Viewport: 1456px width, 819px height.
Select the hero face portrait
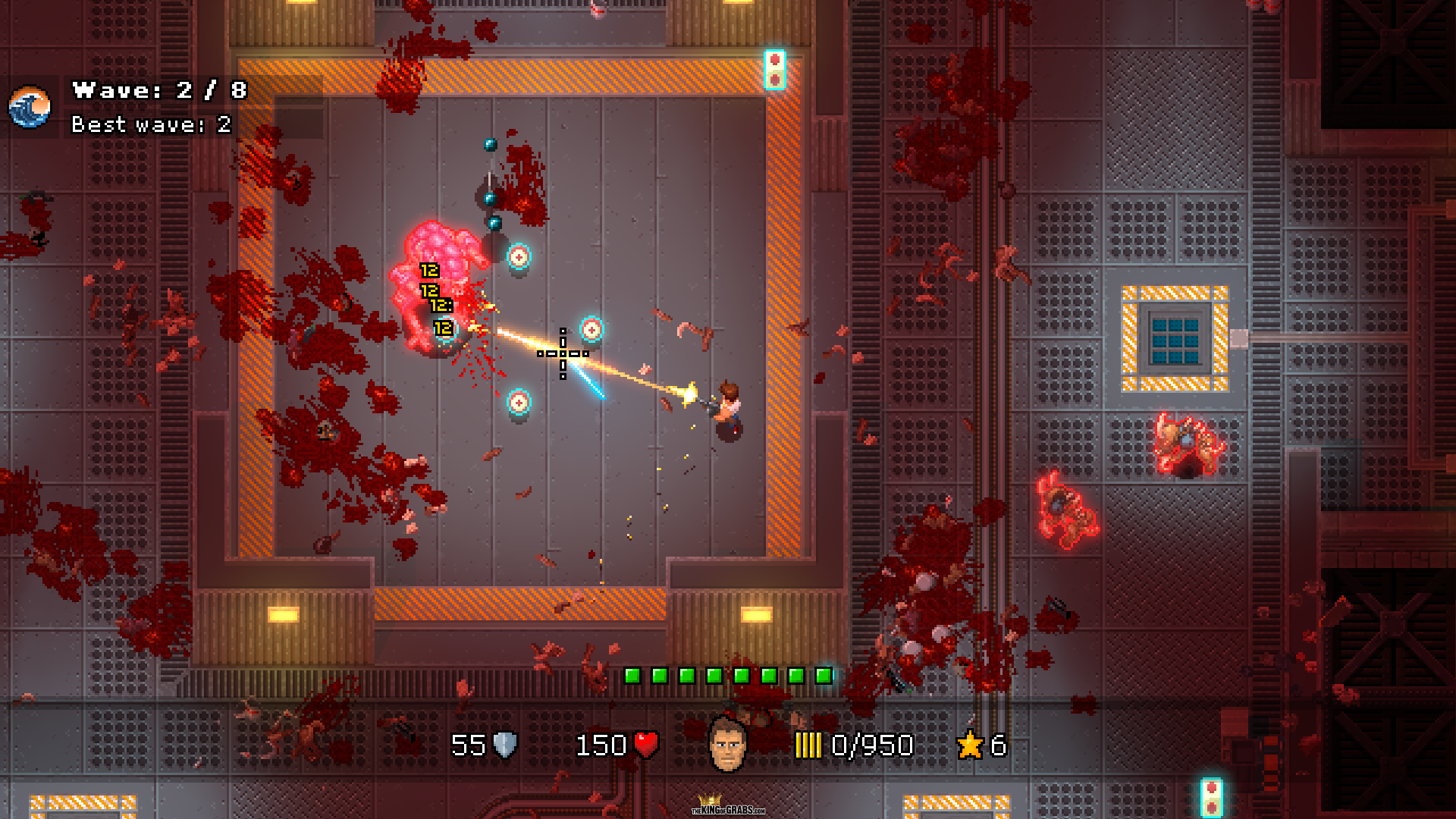point(726,744)
